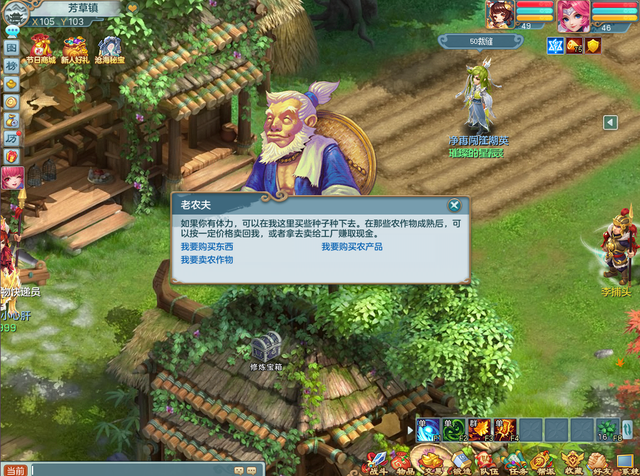This screenshot has height=476, width=640.
Task: Open the 新人好礼 newcomer gift bag
Action: tap(75, 46)
